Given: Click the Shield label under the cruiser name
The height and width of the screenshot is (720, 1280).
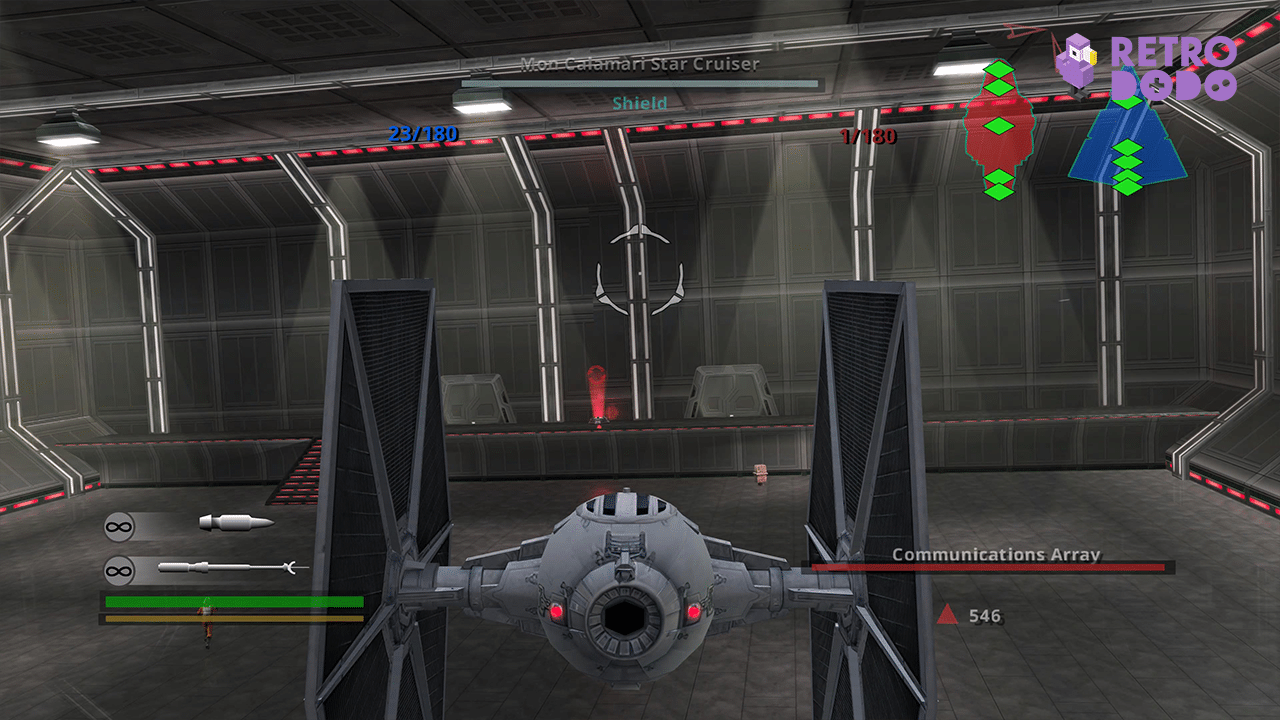Looking at the screenshot, I should (638, 102).
